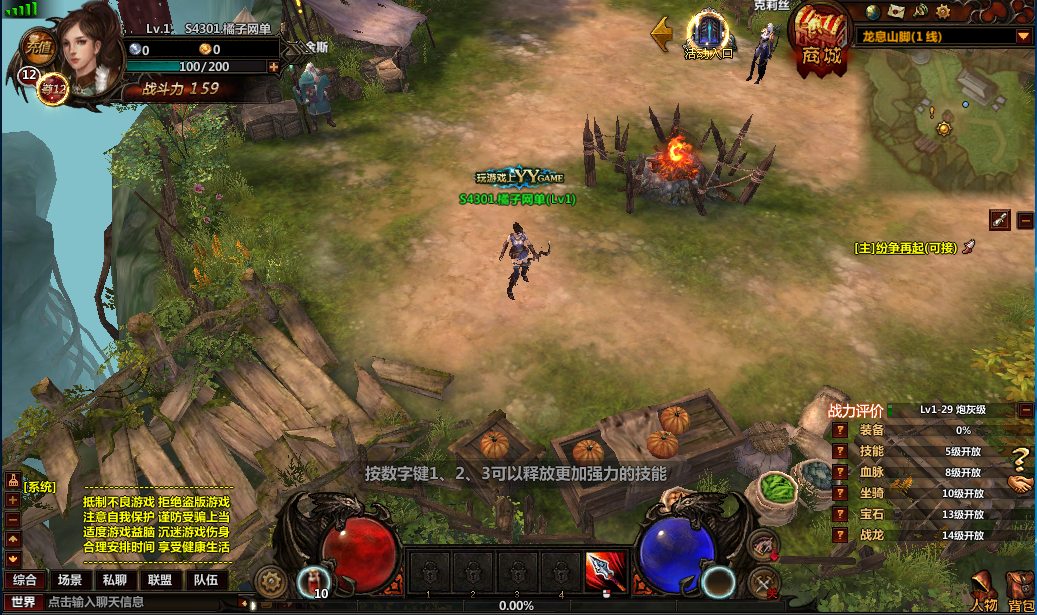Screen dimensions: 1037x615
Task: Collapse the 战力评价 panel with minus button
Action: [1026, 410]
